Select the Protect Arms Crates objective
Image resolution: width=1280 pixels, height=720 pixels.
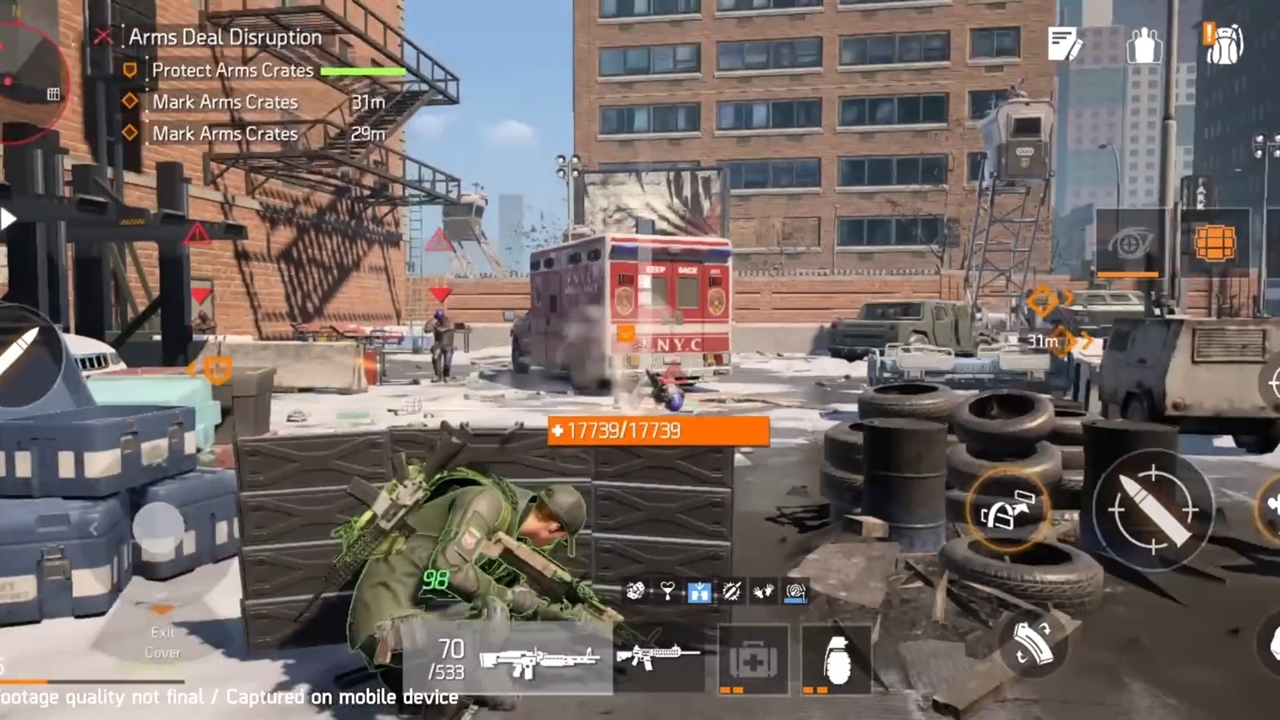pyautogui.click(x=232, y=71)
